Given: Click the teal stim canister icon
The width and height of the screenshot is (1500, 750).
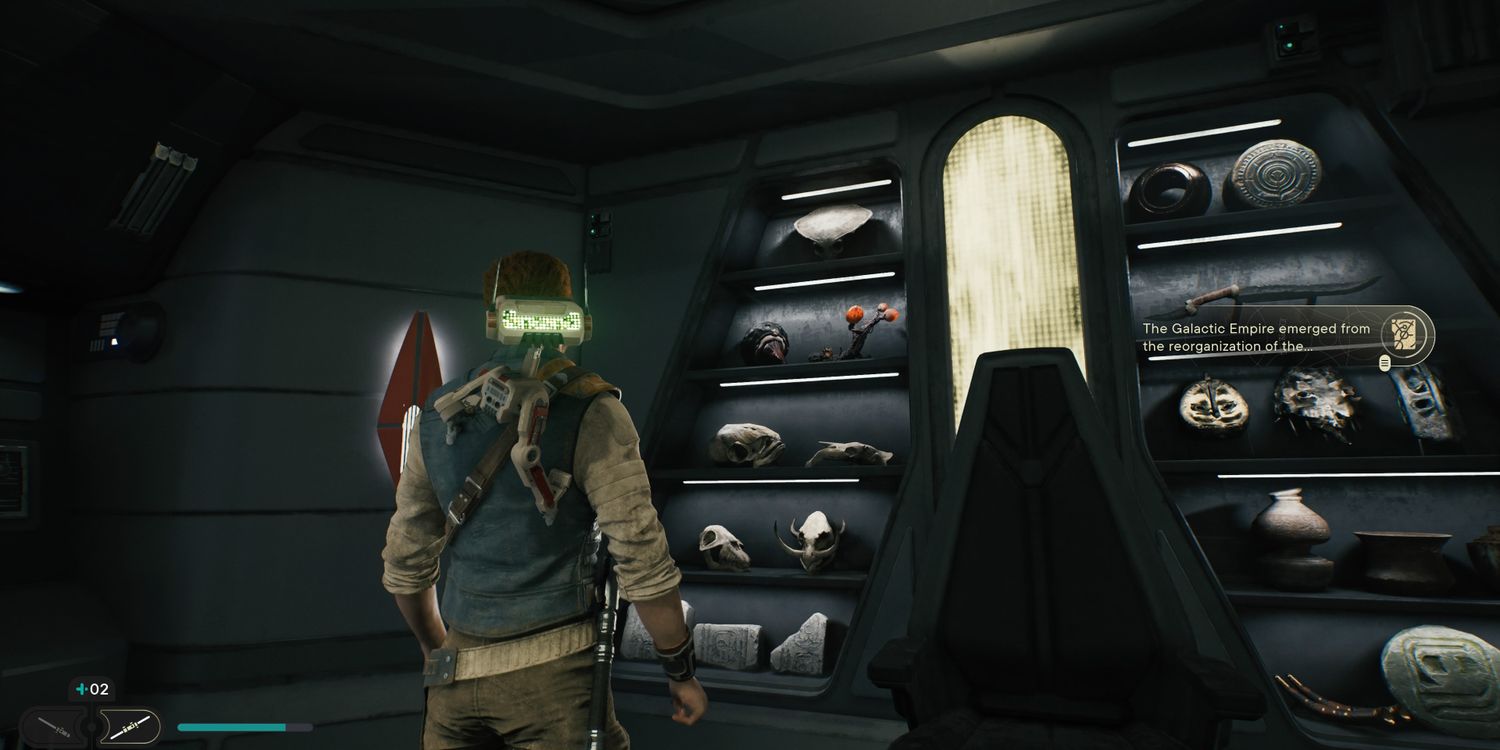Looking at the screenshot, I should tap(79, 689).
